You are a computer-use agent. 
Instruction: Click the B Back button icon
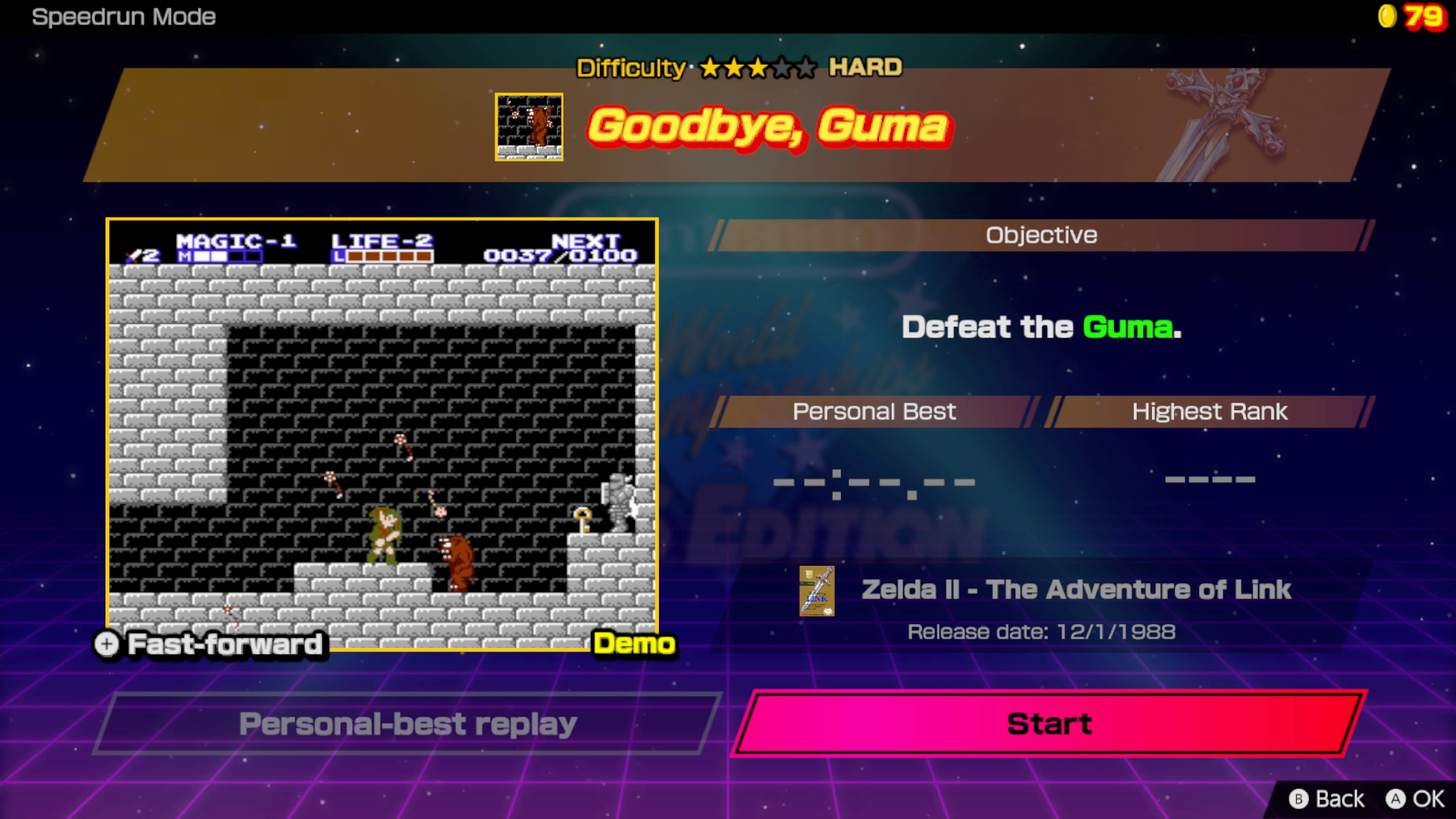pyautogui.click(x=1300, y=799)
